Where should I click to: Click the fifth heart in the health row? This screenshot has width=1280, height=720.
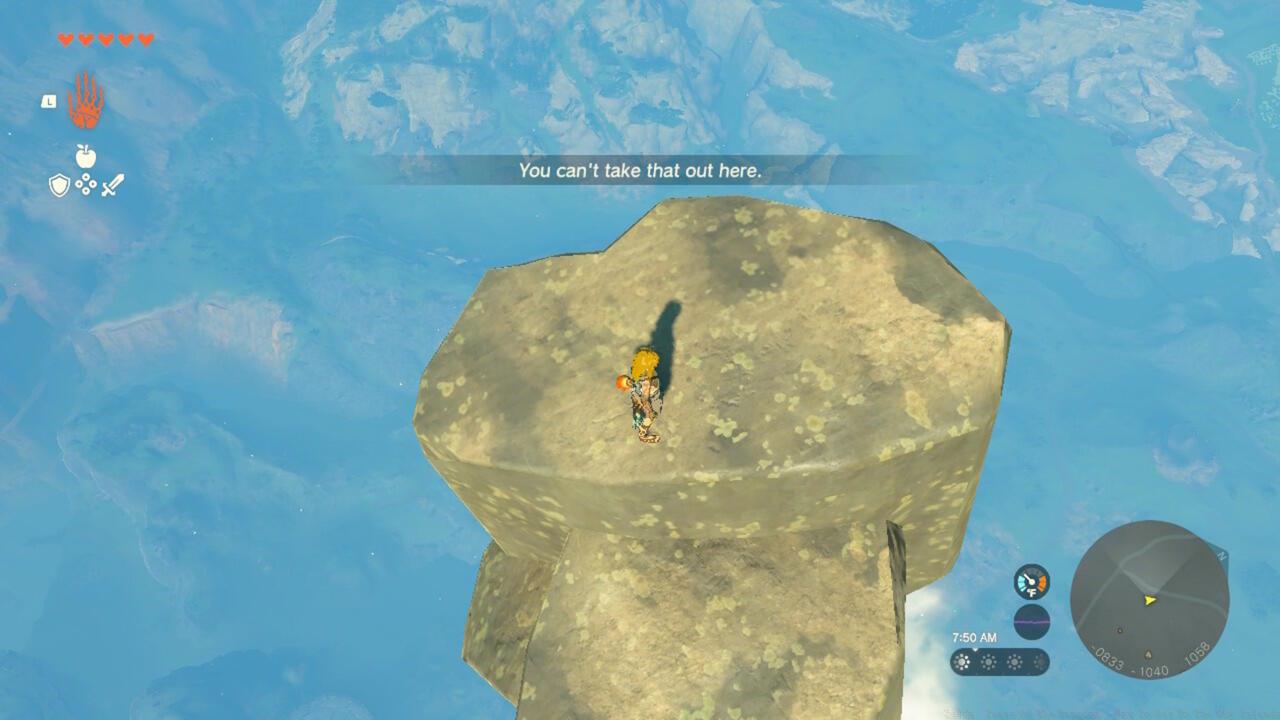[145, 39]
